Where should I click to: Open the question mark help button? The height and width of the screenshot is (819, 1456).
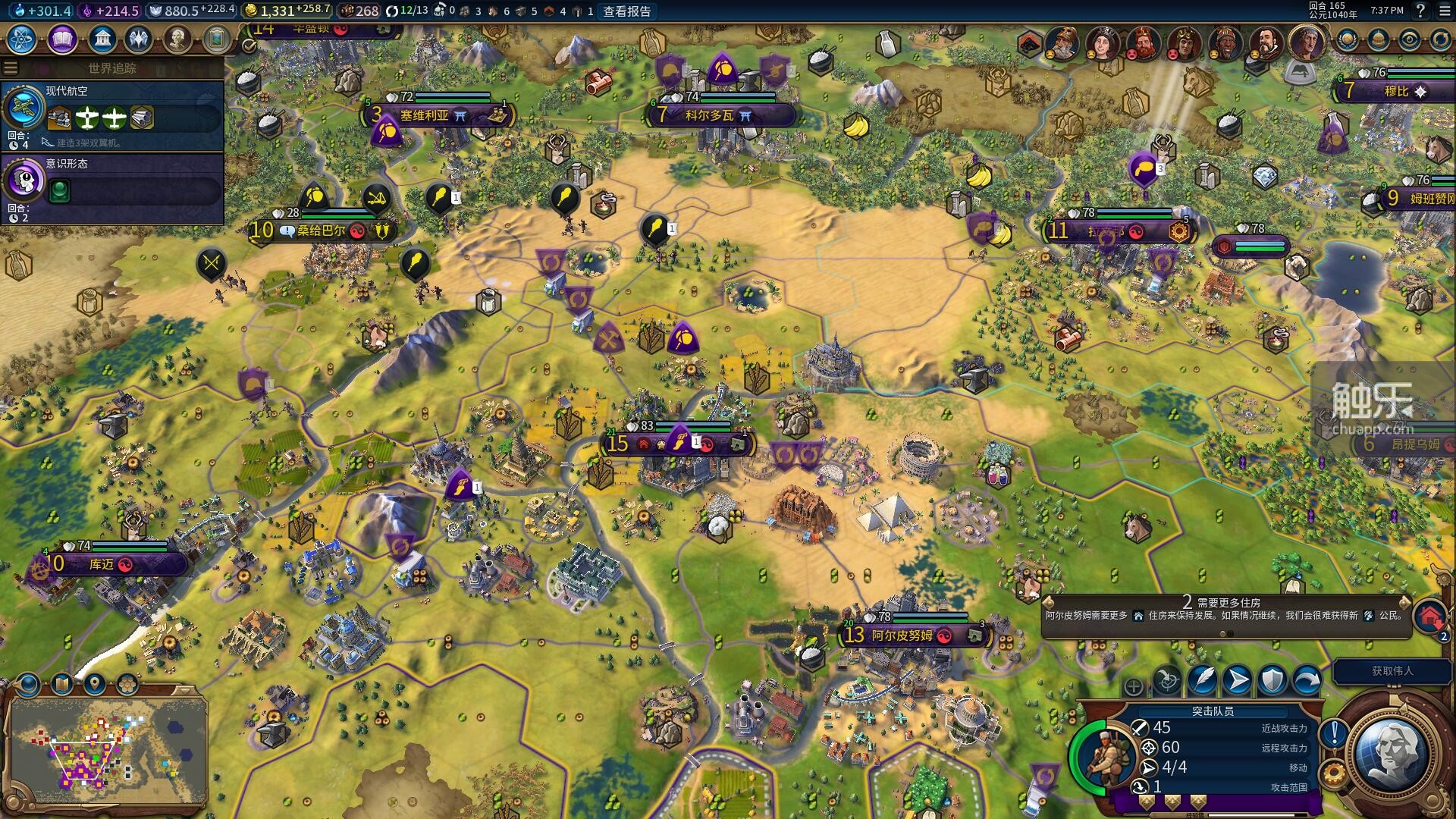click(x=1420, y=11)
